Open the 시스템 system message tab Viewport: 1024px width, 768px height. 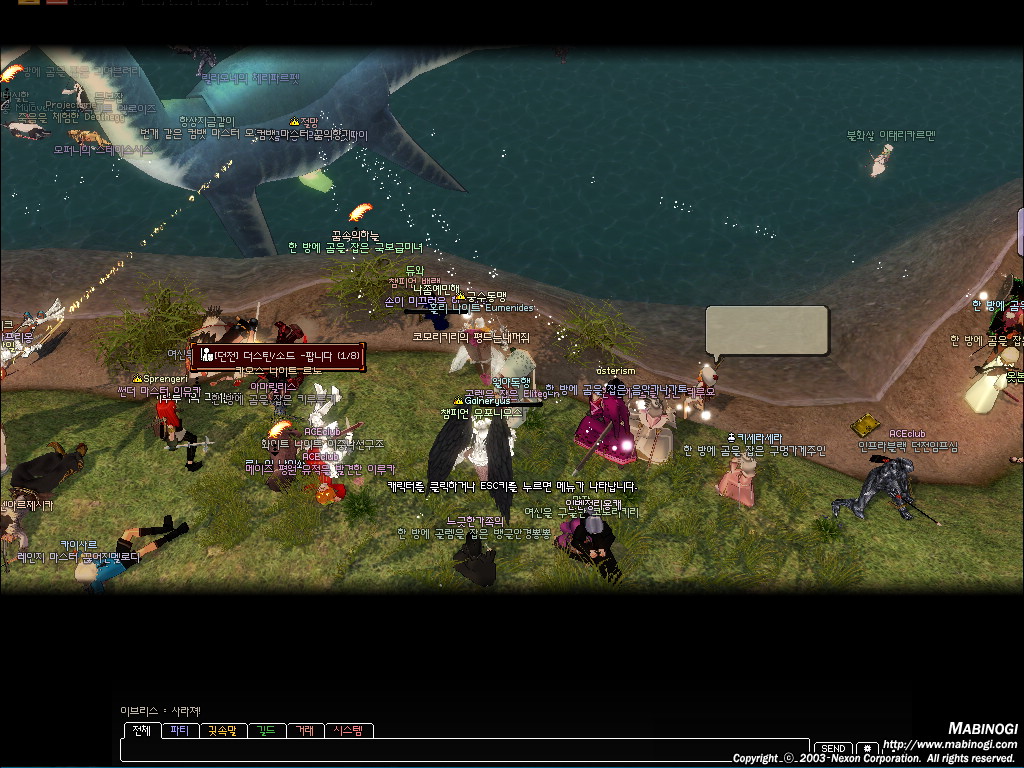coord(350,731)
